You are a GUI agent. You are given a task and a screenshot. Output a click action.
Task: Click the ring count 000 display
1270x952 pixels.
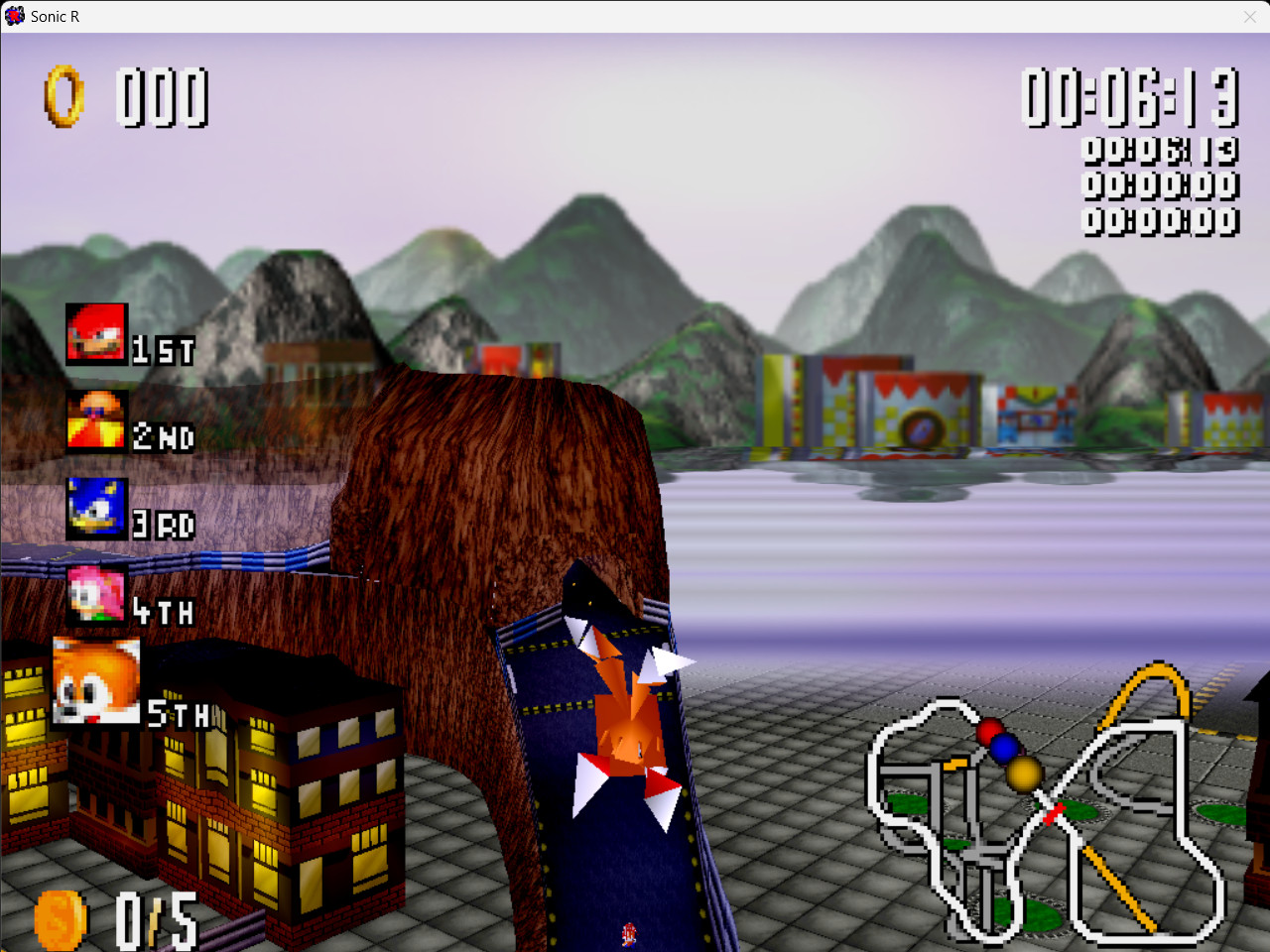(164, 99)
